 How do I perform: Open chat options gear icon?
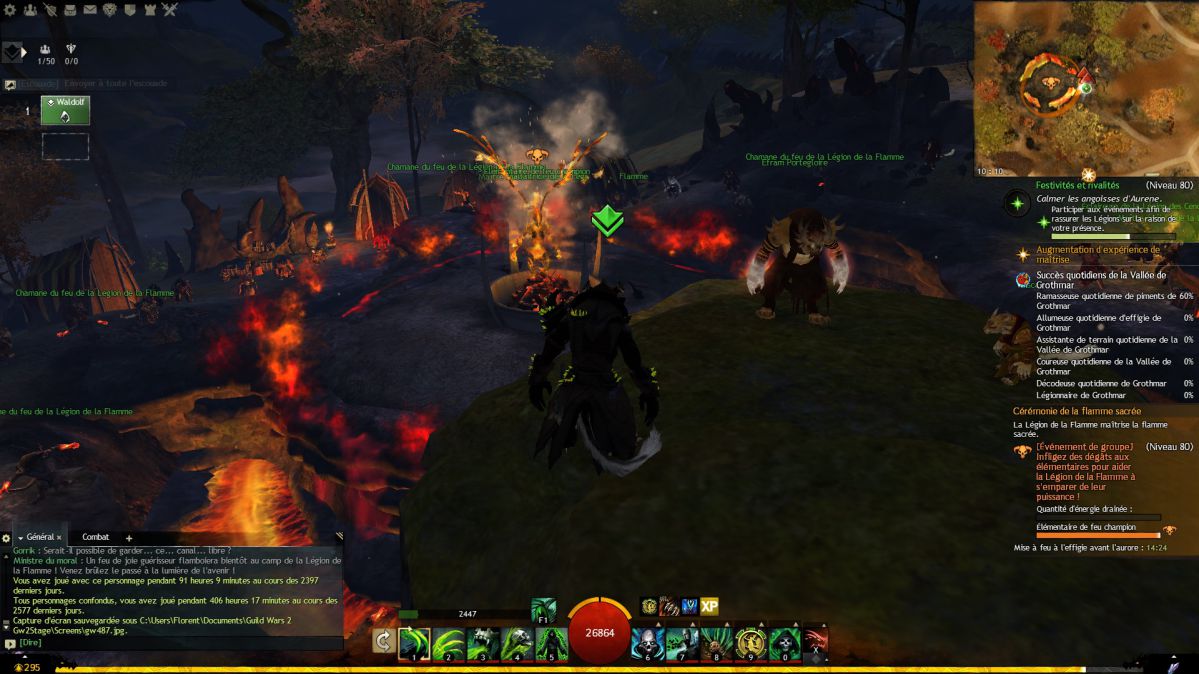tap(6, 538)
